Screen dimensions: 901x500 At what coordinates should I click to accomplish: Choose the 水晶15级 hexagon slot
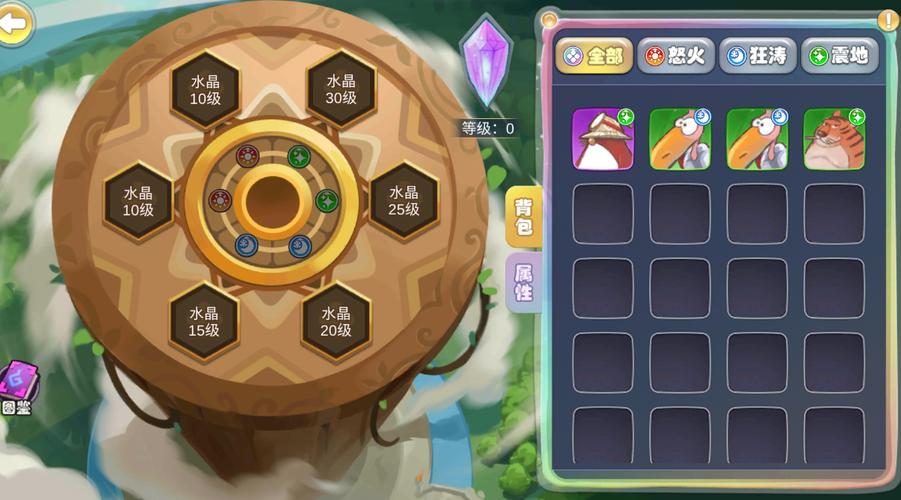[x=204, y=321]
